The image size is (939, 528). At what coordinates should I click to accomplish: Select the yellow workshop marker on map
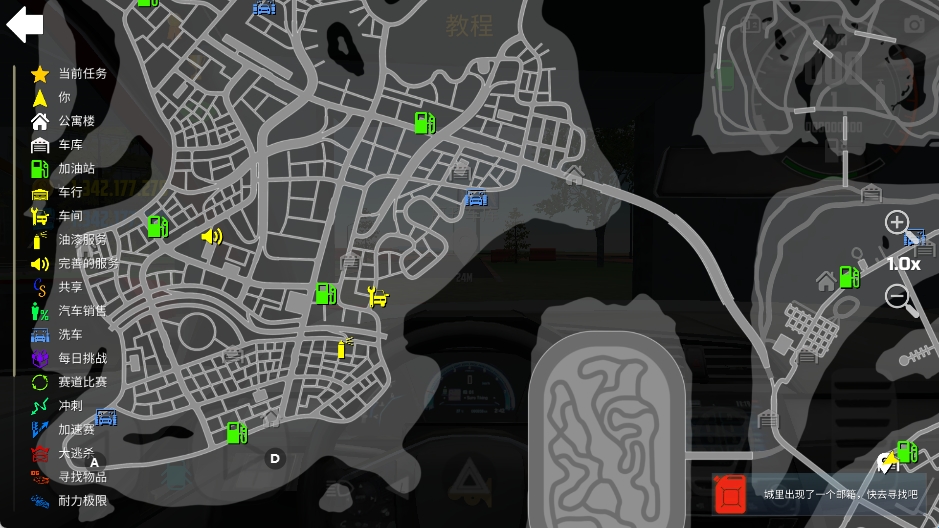pos(378,296)
